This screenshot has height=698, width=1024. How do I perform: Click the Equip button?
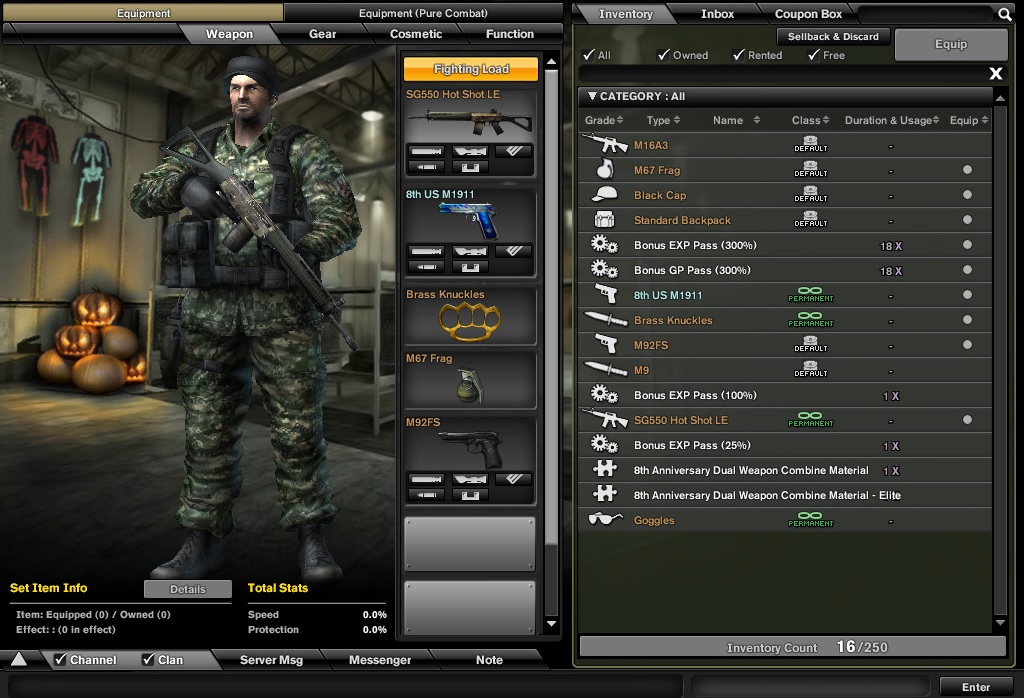tap(951, 44)
